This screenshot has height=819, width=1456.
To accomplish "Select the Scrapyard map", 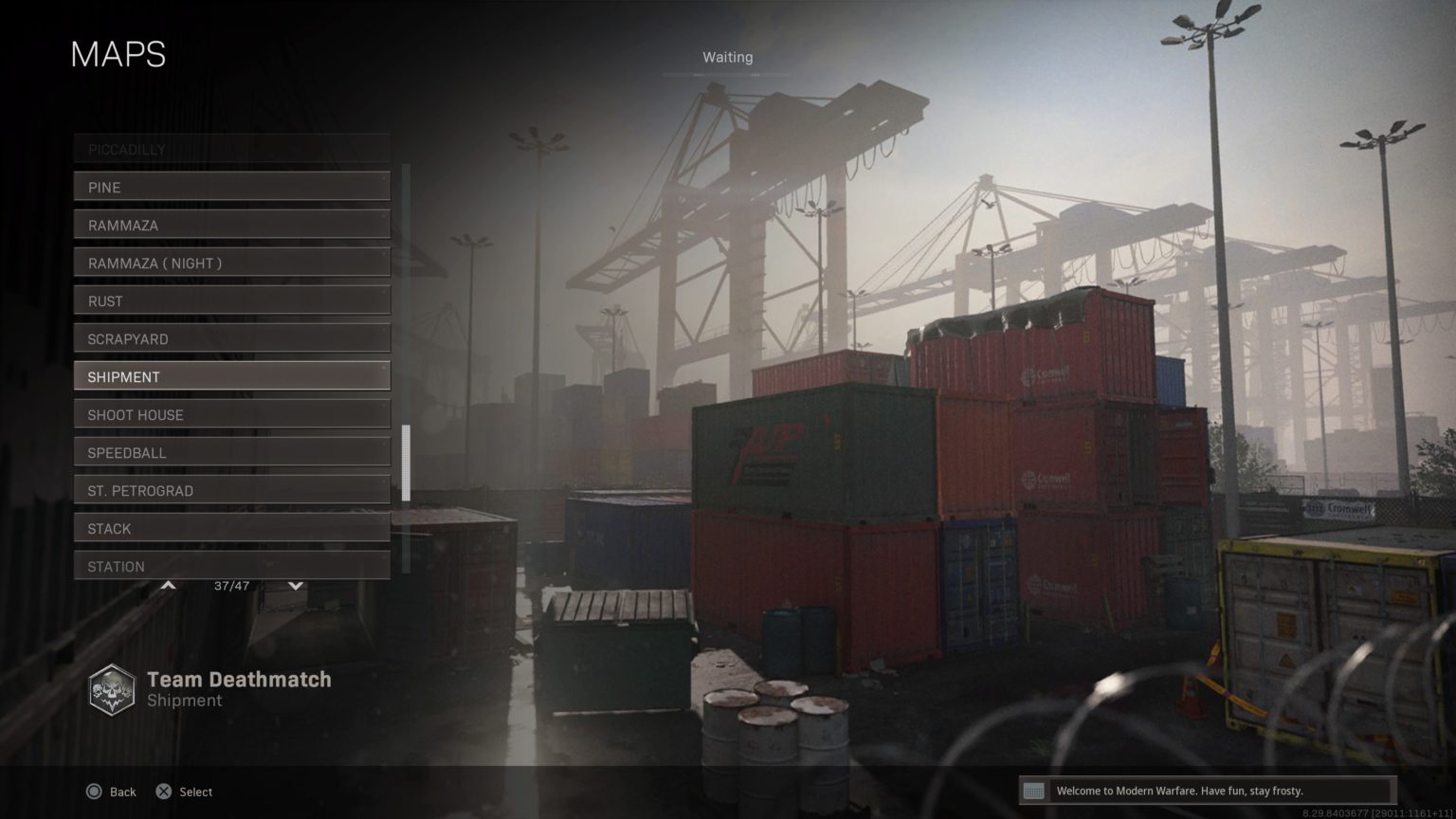I will click(x=230, y=338).
